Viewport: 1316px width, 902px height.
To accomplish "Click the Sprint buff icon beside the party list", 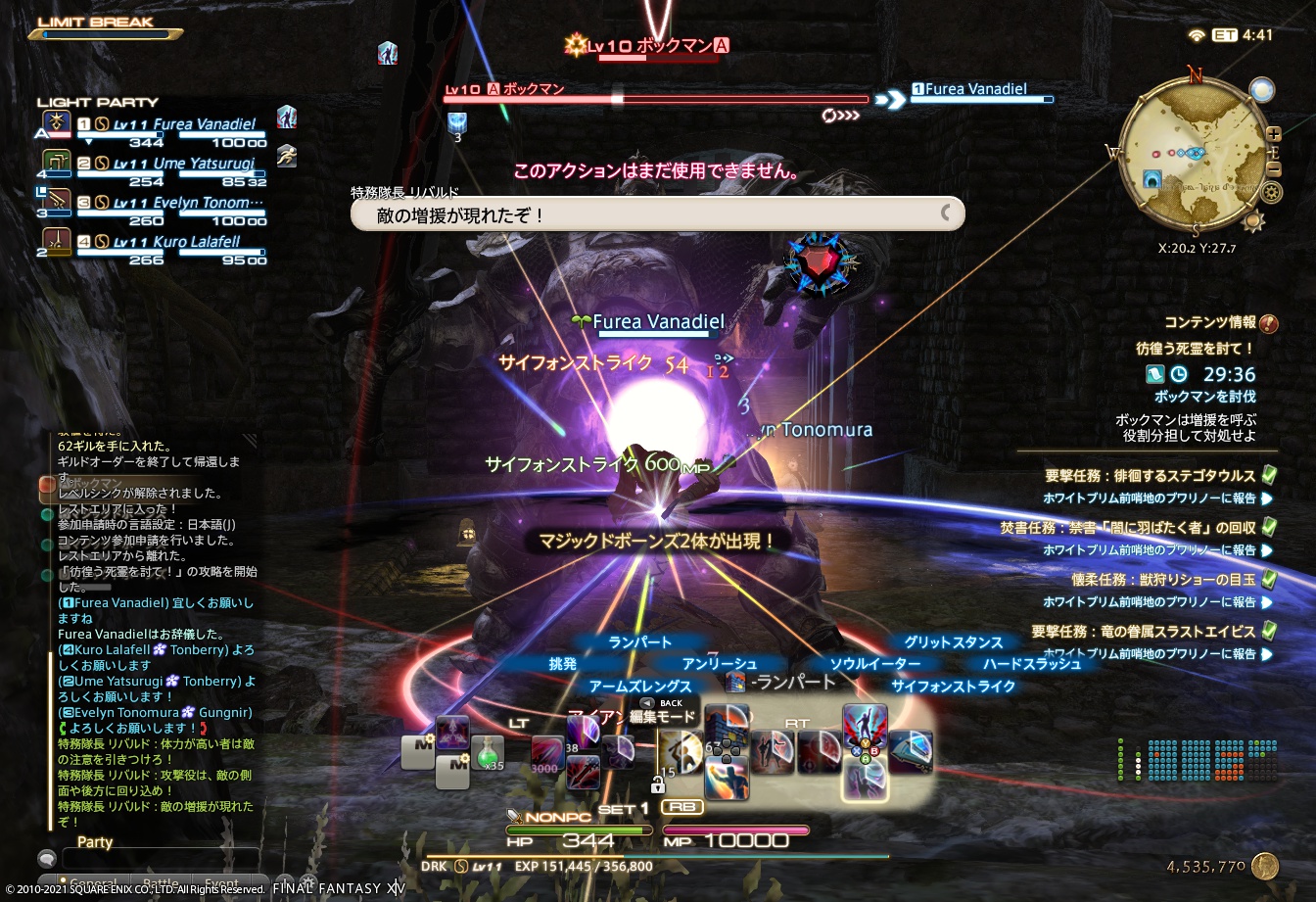I will pyautogui.click(x=287, y=158).
